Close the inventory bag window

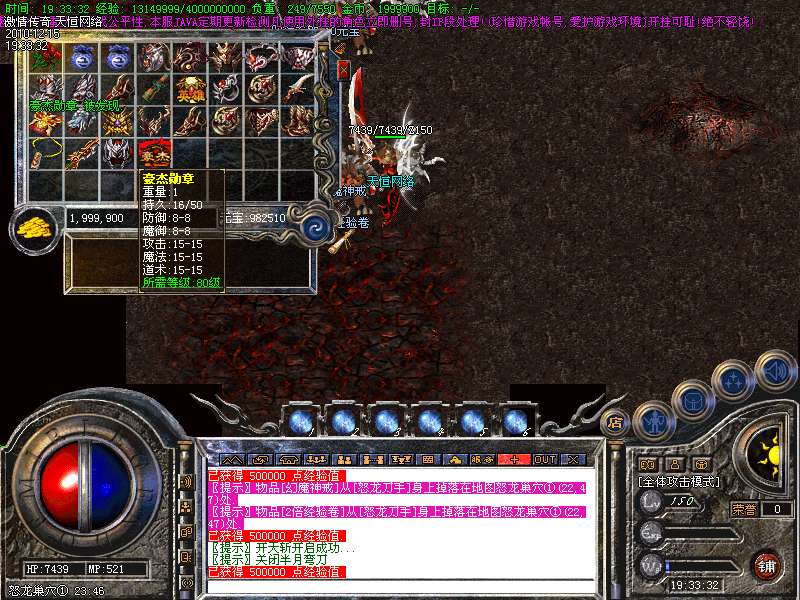[x=345, y=72]
